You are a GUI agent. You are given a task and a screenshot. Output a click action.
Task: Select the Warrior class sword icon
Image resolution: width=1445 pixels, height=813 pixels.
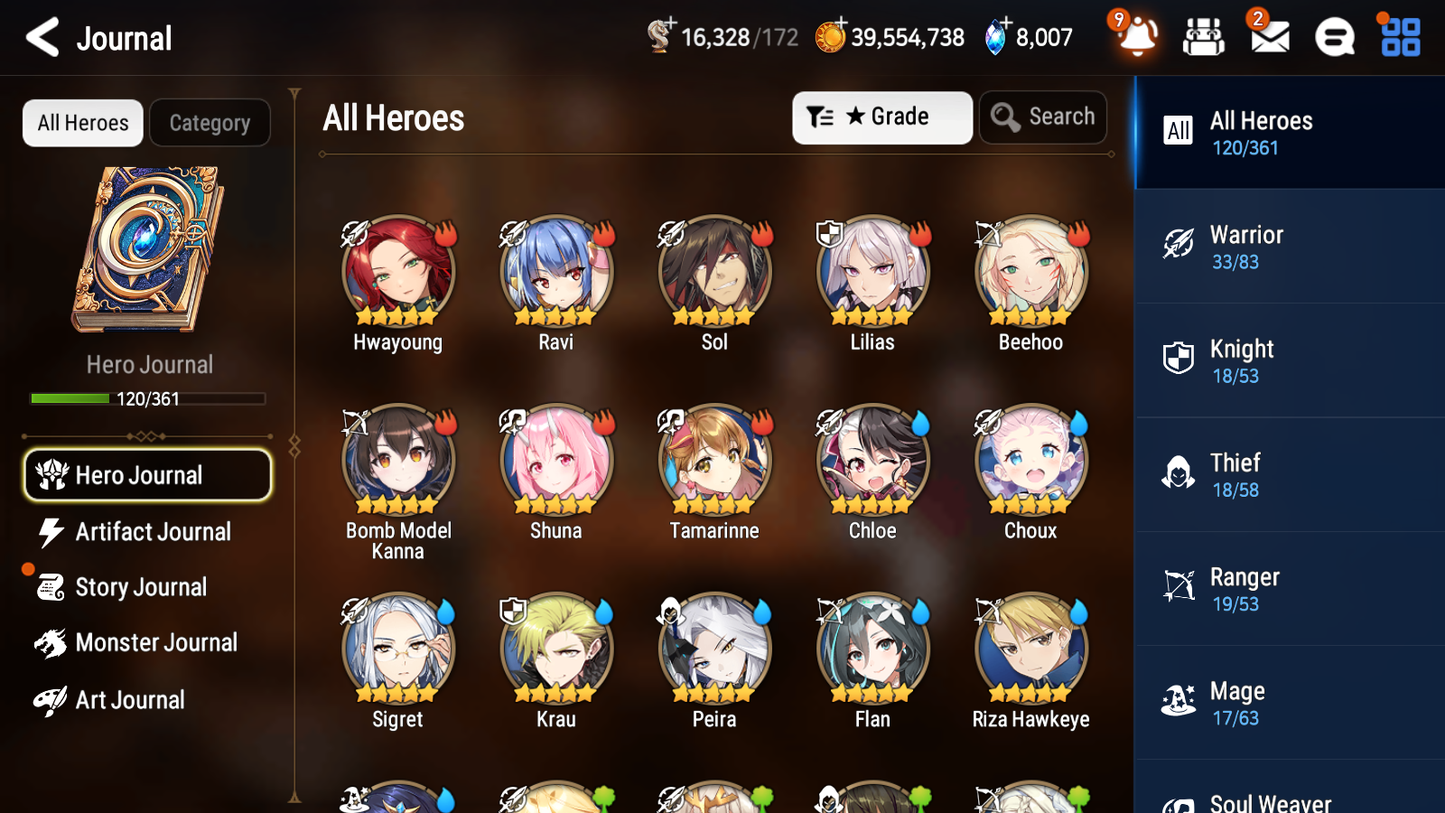point(1179,245)
